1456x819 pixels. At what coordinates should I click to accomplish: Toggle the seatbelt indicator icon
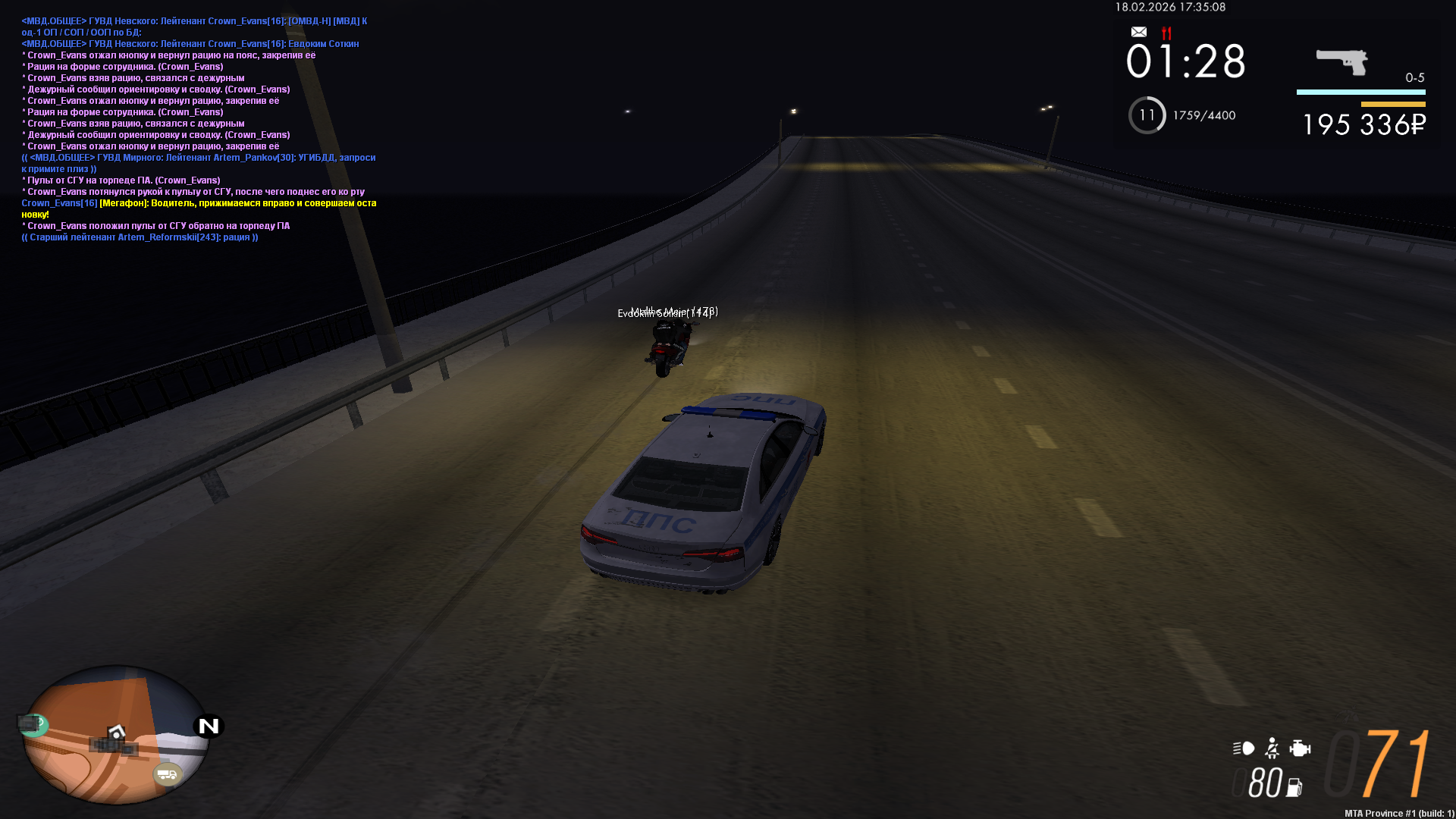point(1272,748)
